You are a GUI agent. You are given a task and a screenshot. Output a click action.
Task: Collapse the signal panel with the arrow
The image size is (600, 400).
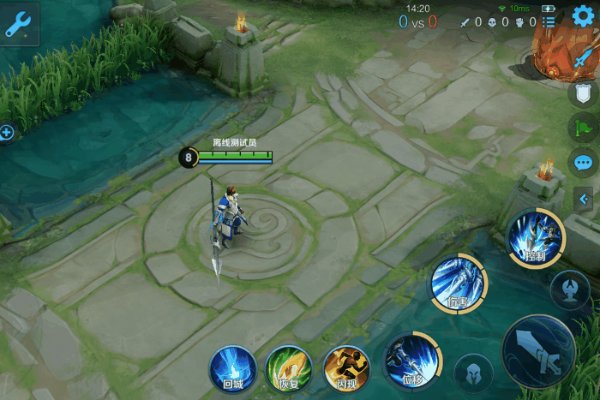click(x=584, y=199)
